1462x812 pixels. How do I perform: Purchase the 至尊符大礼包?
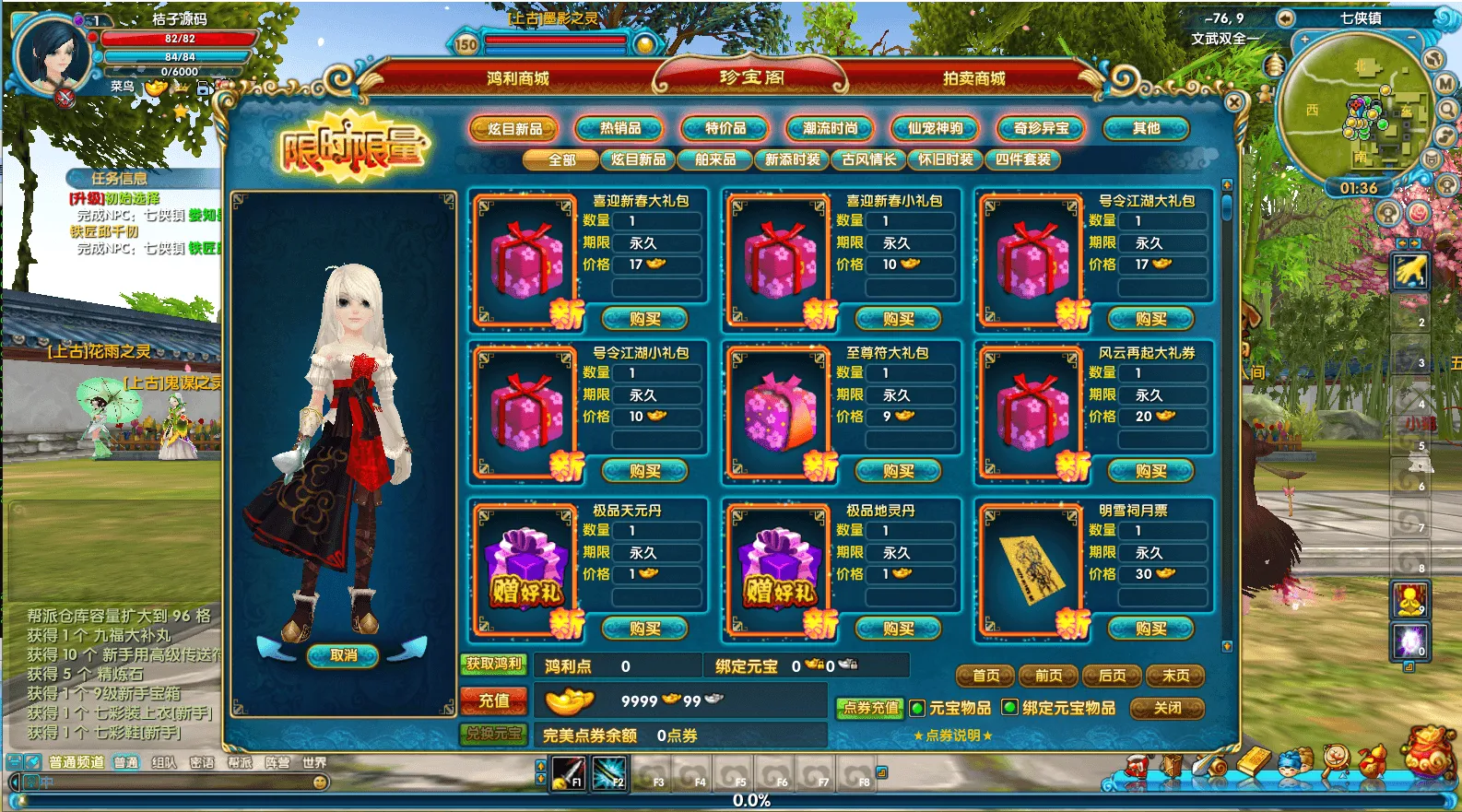click(898, 471)
